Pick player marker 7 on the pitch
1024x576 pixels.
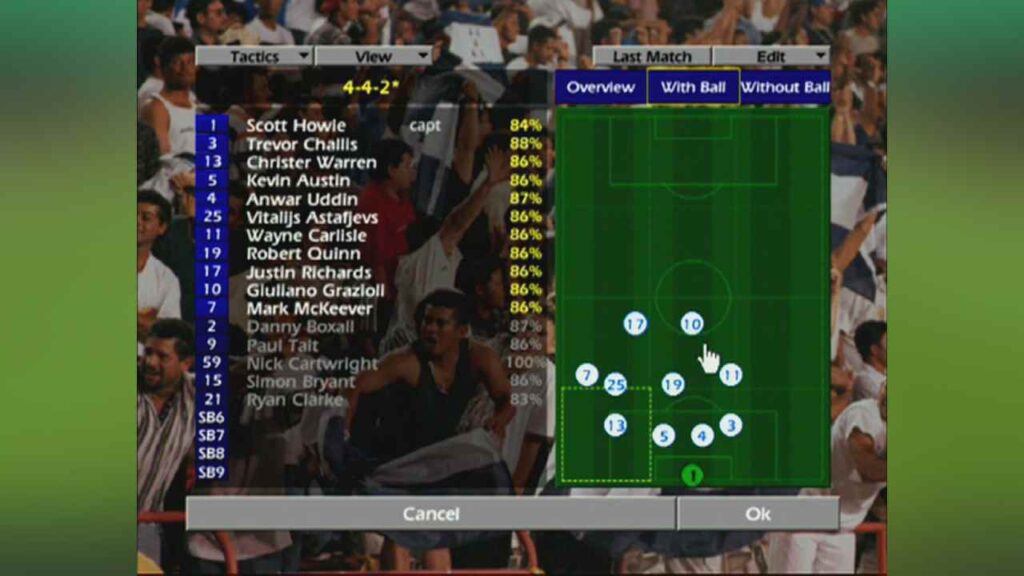587,375
